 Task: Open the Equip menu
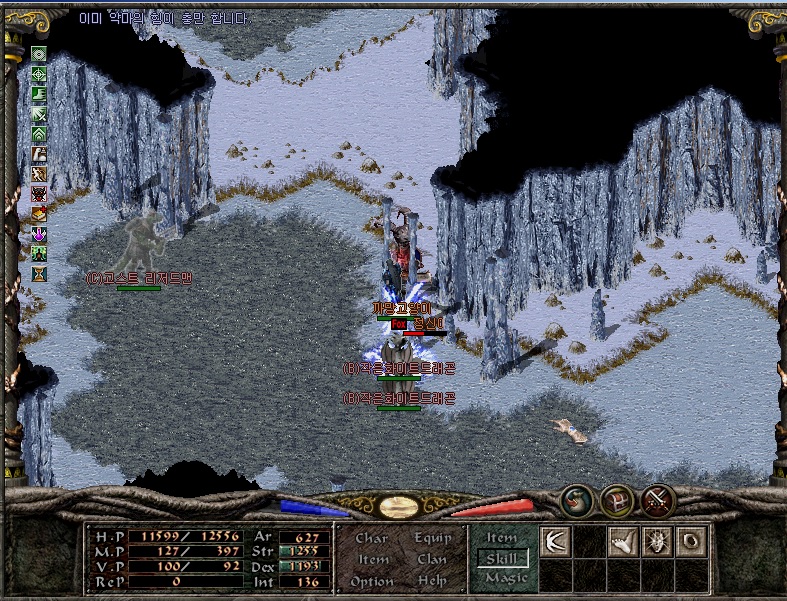(x=431, y=538)
